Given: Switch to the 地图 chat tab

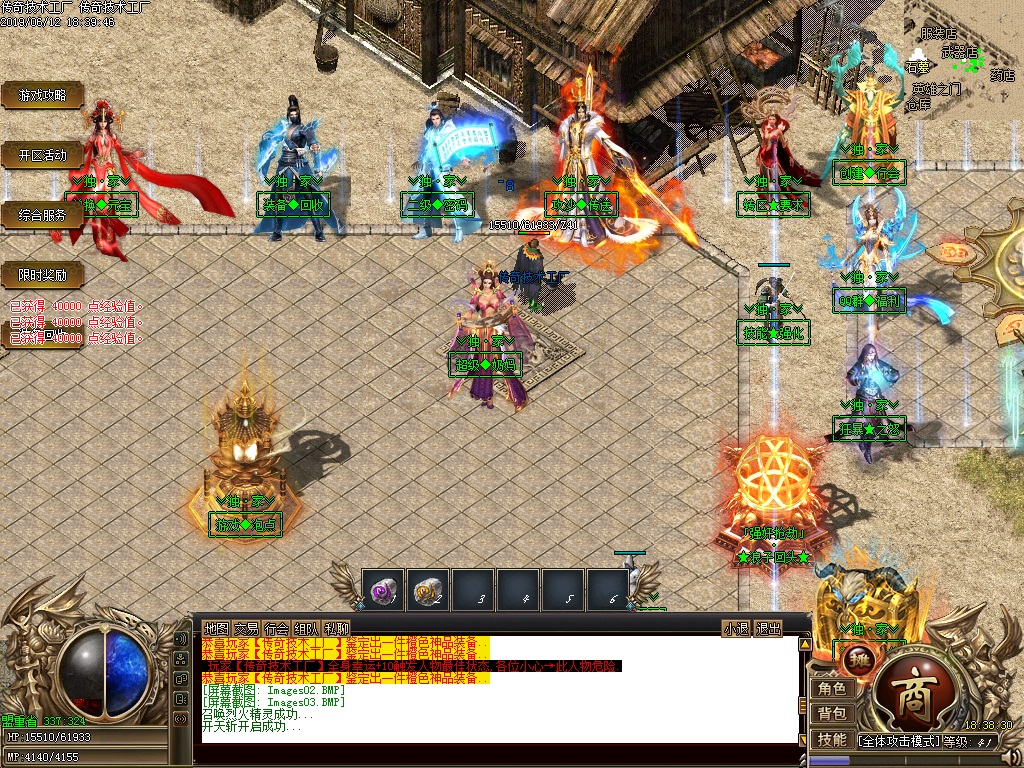Looking at the screenshot, I should click(216, 629).
